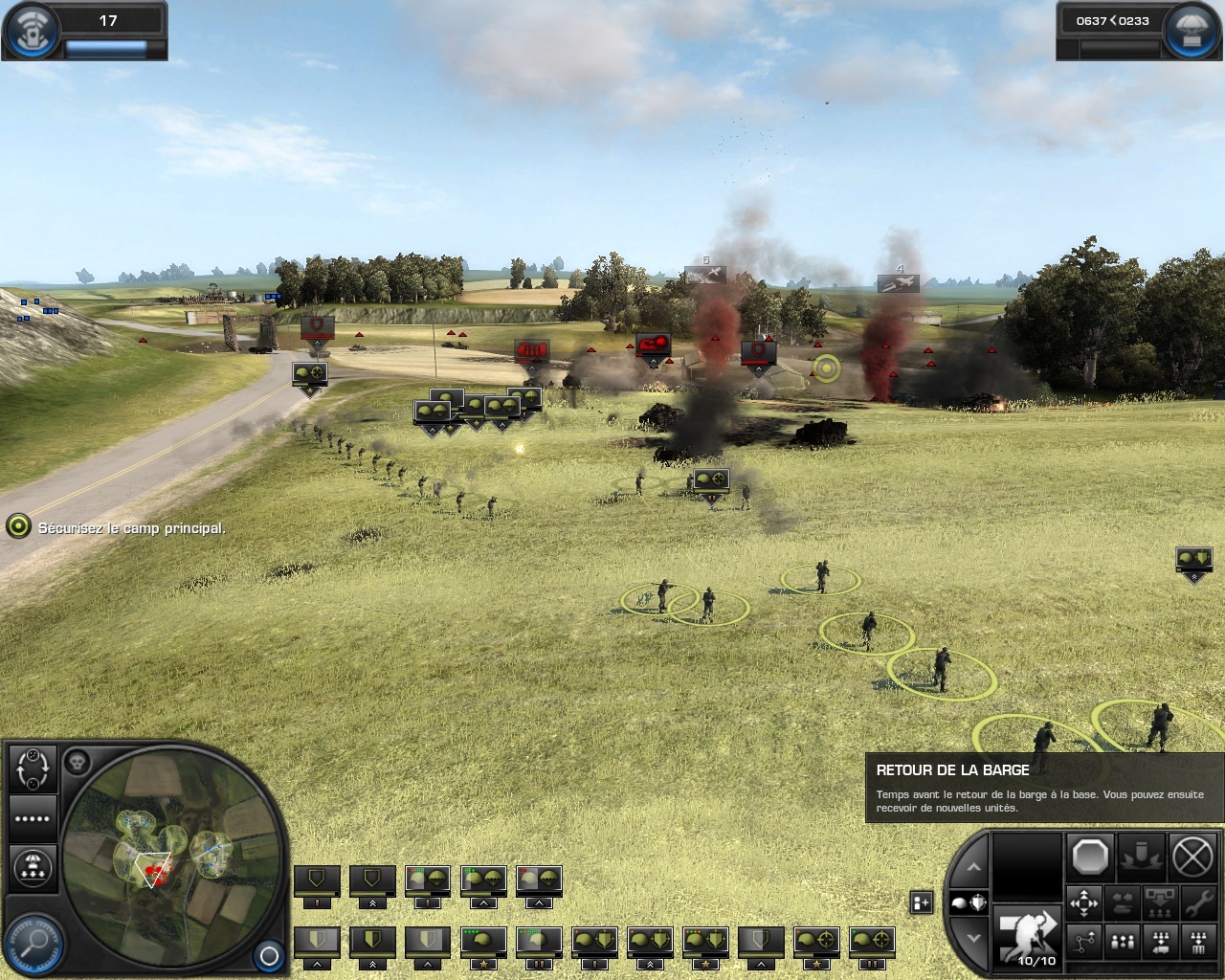Screen dimensions: 1225x980
Task: Open the five-dot panel left of the minimap
Action: coord(33,818)
